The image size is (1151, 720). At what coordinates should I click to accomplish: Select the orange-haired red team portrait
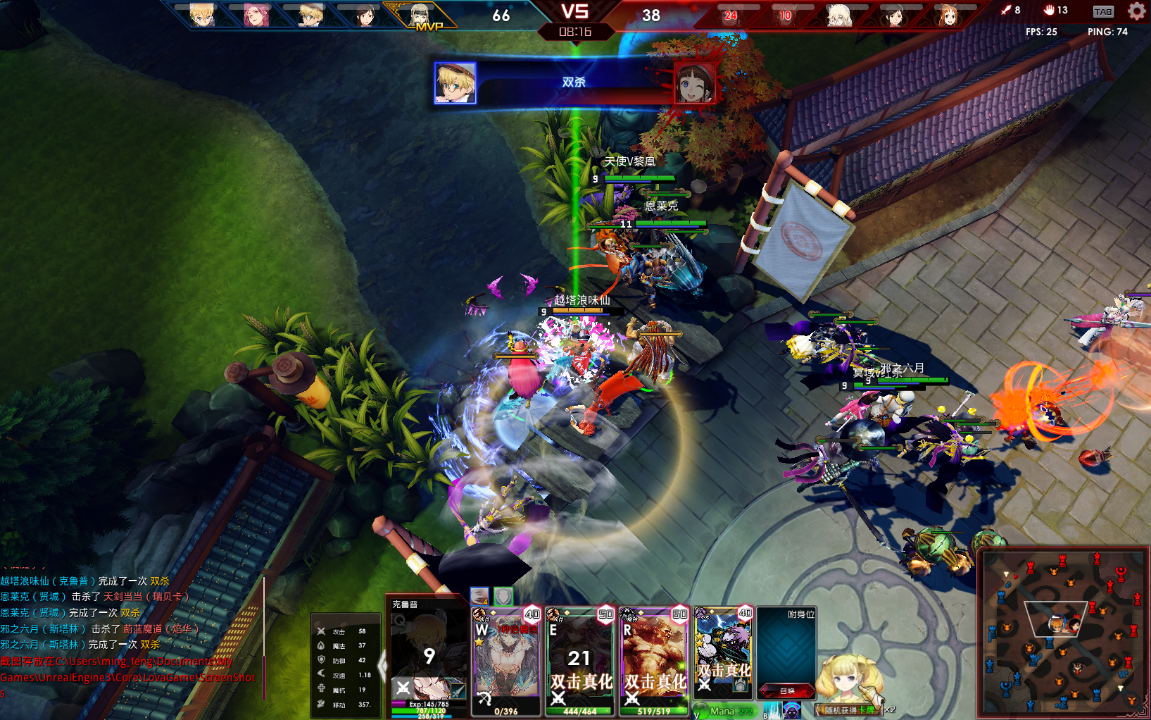click(x=946, y=15)
